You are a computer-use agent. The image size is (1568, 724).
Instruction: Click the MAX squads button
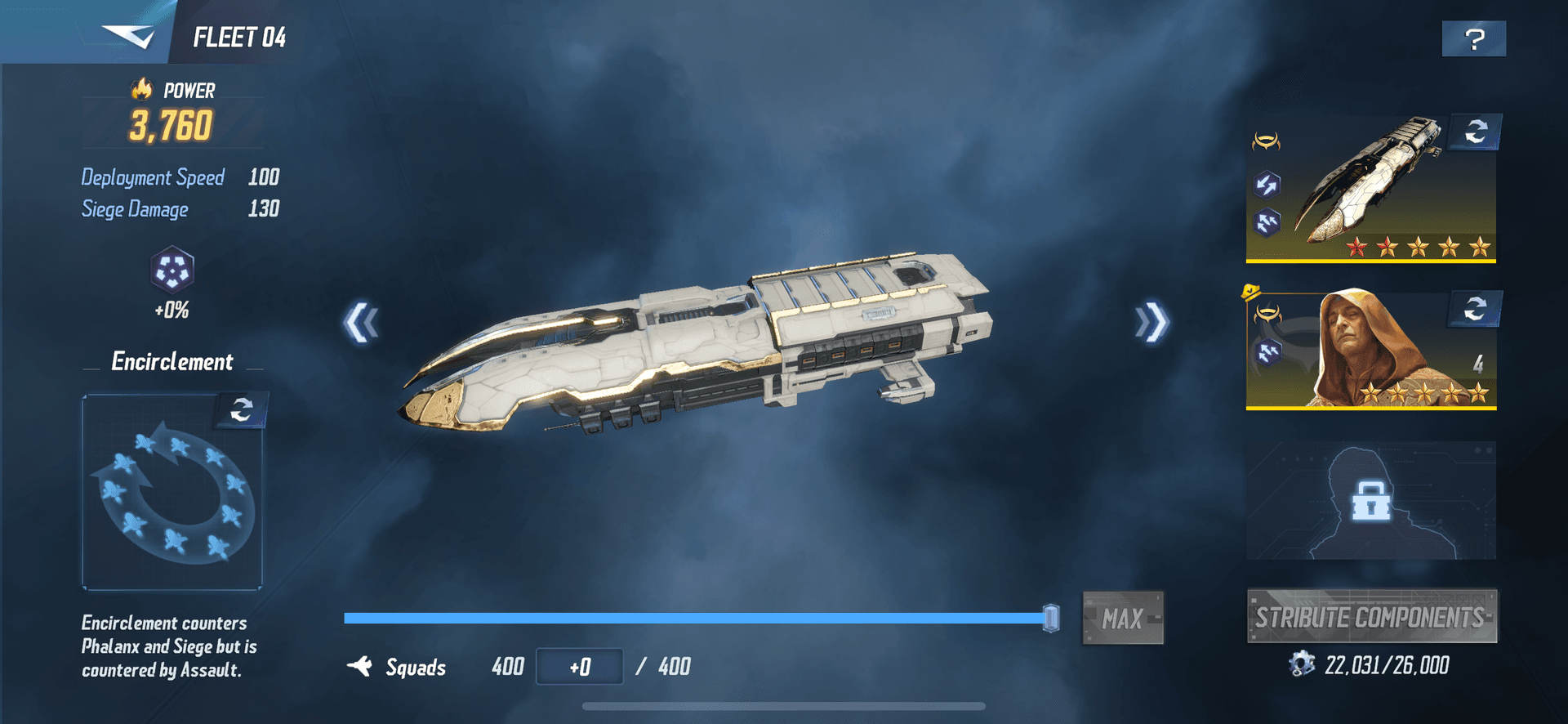[1123, 619]
